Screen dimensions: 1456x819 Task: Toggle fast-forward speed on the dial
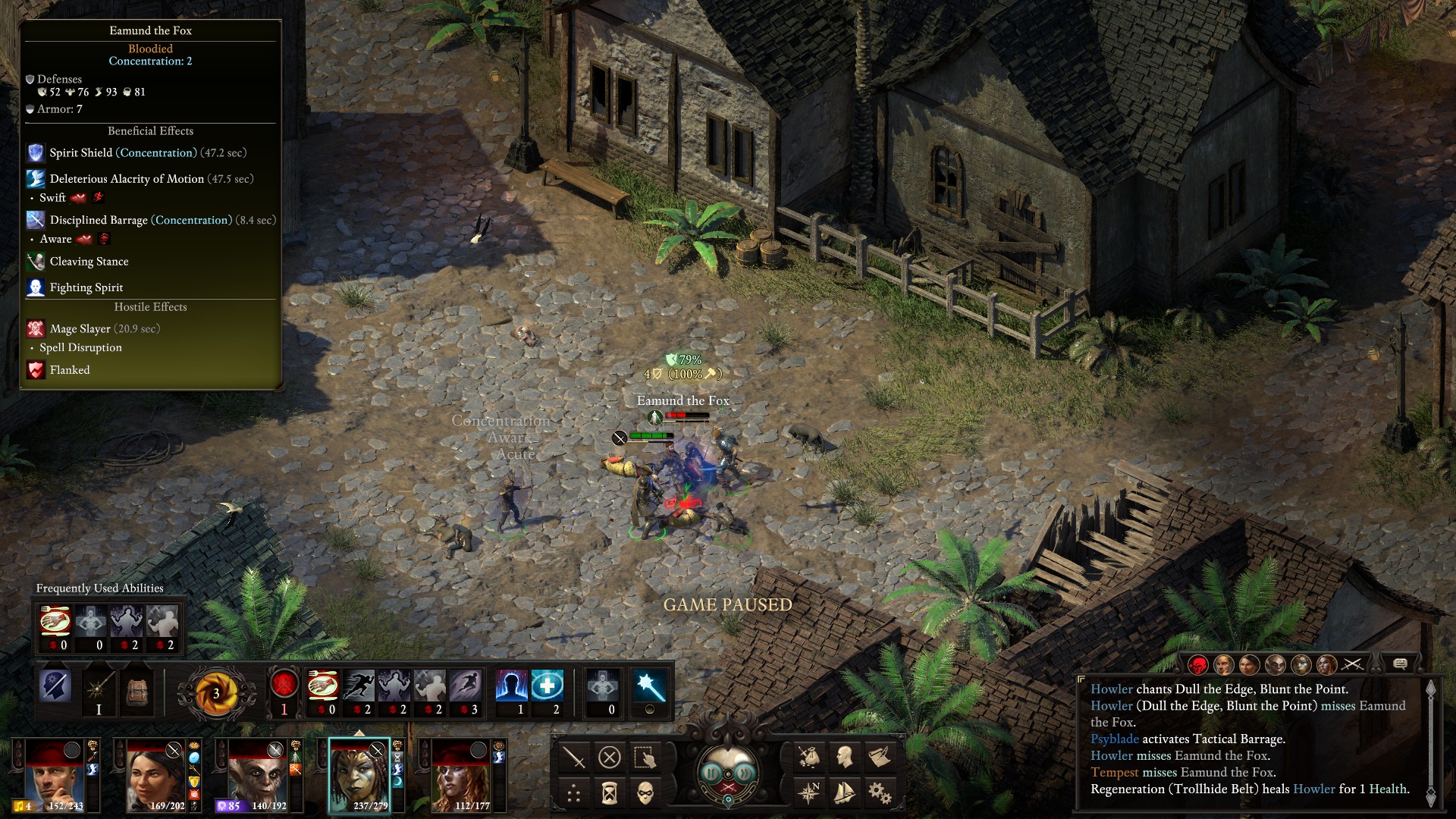pyautogui.click(x=745, y=773)
